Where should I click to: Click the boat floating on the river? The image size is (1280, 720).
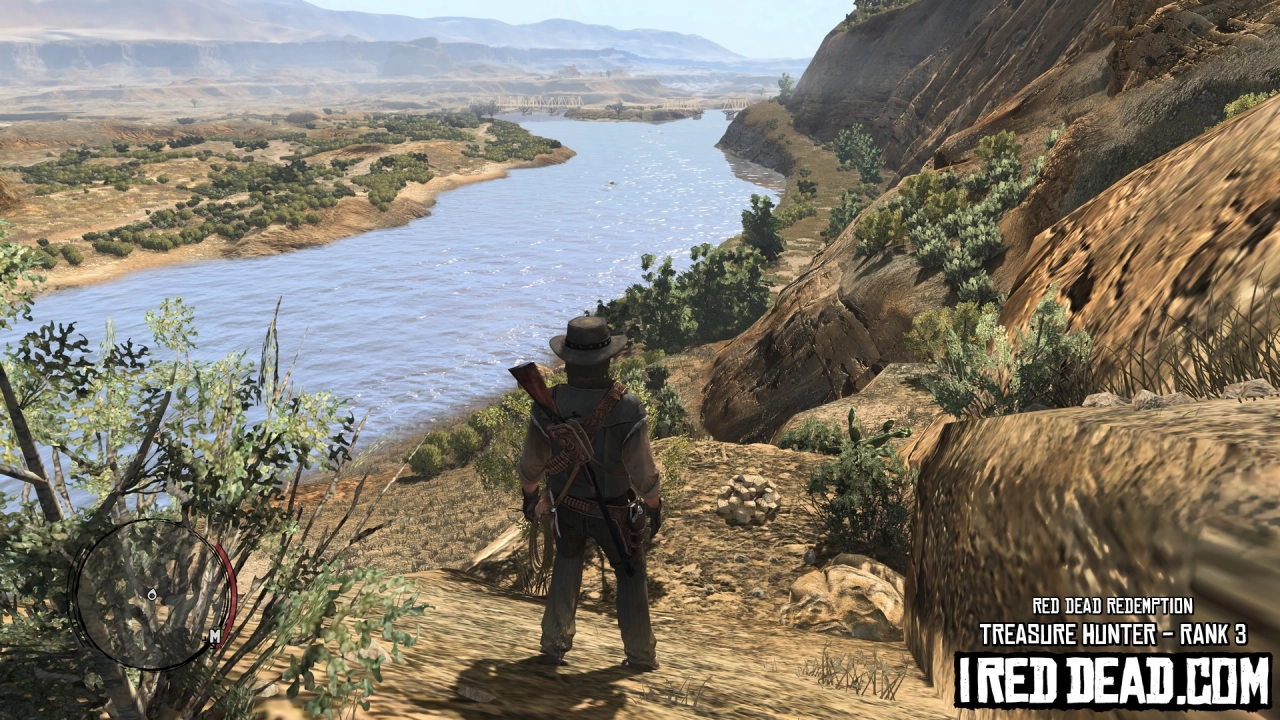(610, 183)
